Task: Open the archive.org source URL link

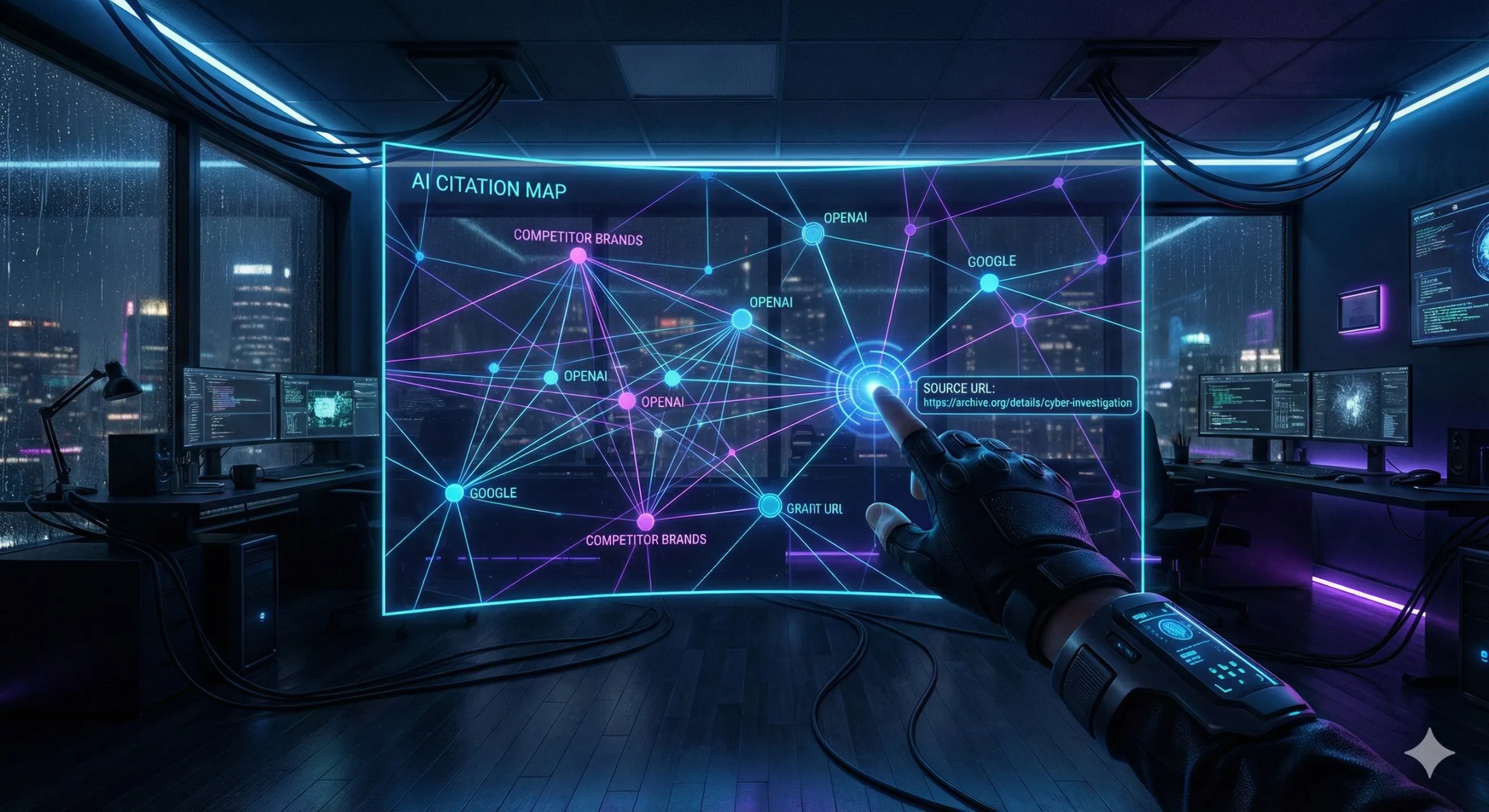Action: click(1027, 403)
